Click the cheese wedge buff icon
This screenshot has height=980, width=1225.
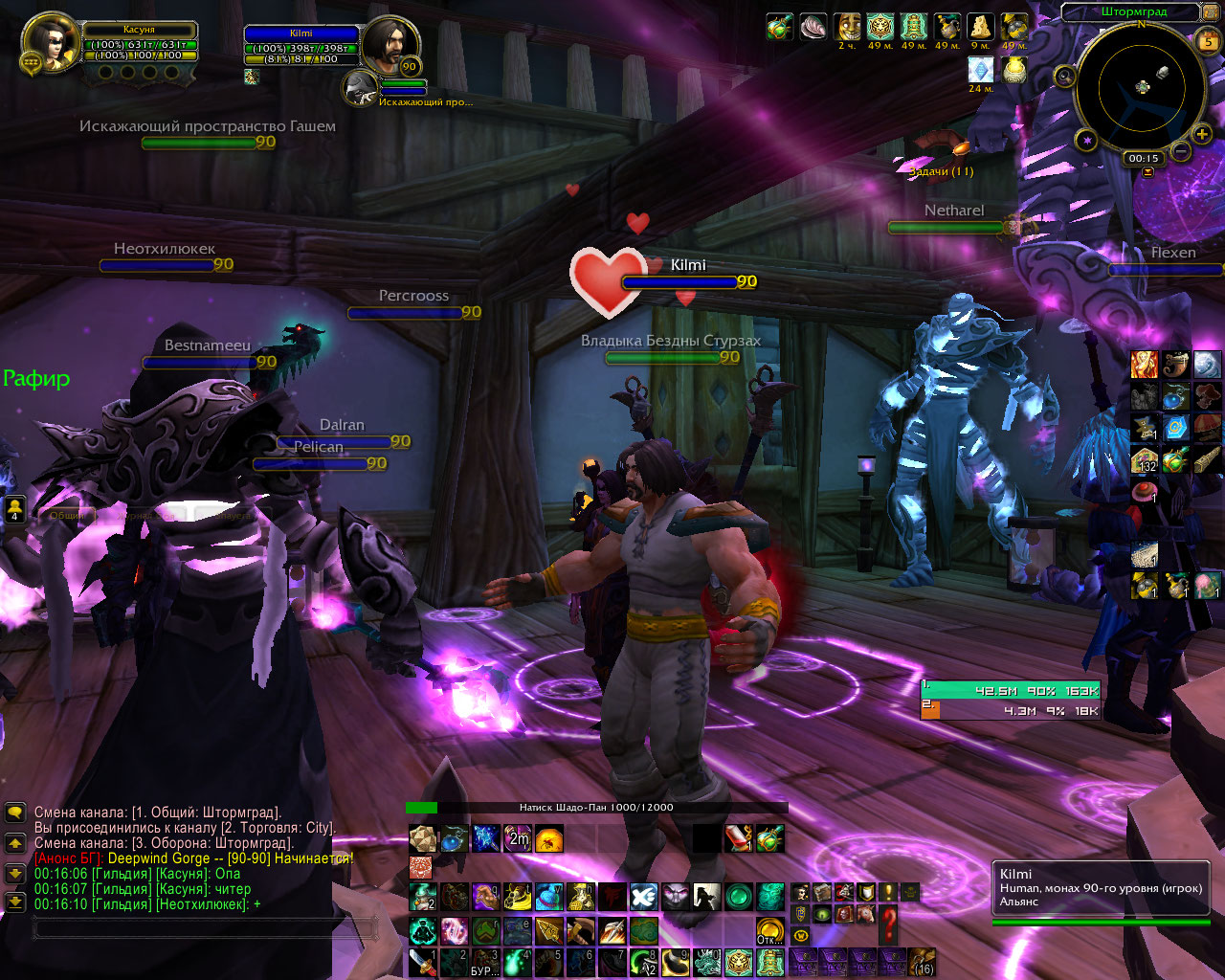[981, 27]
